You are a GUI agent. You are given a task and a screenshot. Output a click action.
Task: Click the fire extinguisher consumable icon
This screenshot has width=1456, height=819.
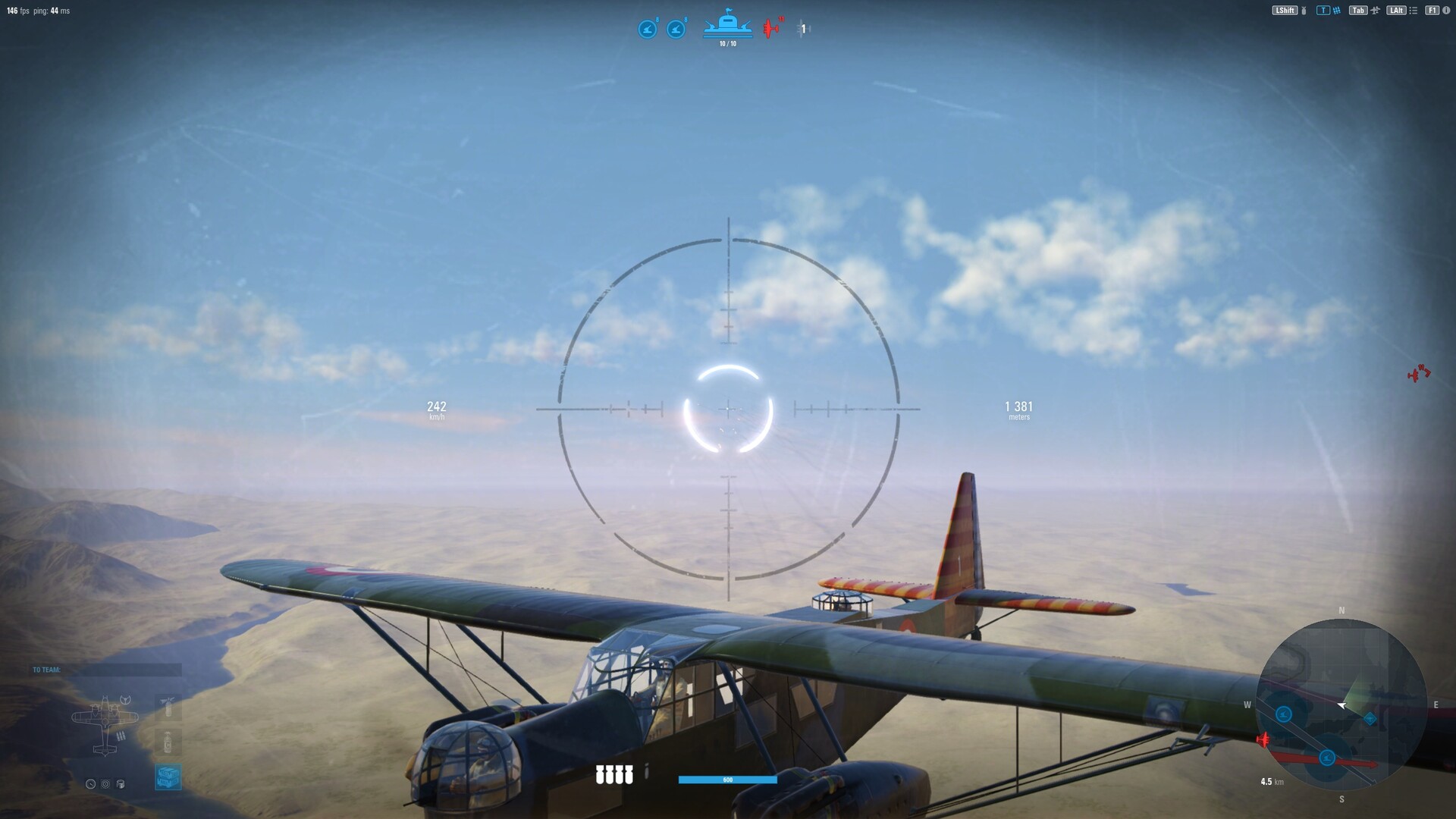pyautogui.click(x=167, y=708)
